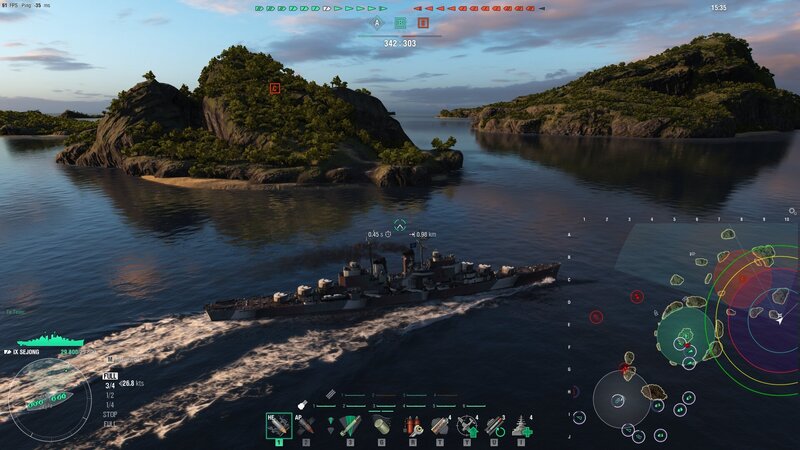Select the HE shell ammunition slot
The image size is (800, 450).
click(x=279, y=425)
